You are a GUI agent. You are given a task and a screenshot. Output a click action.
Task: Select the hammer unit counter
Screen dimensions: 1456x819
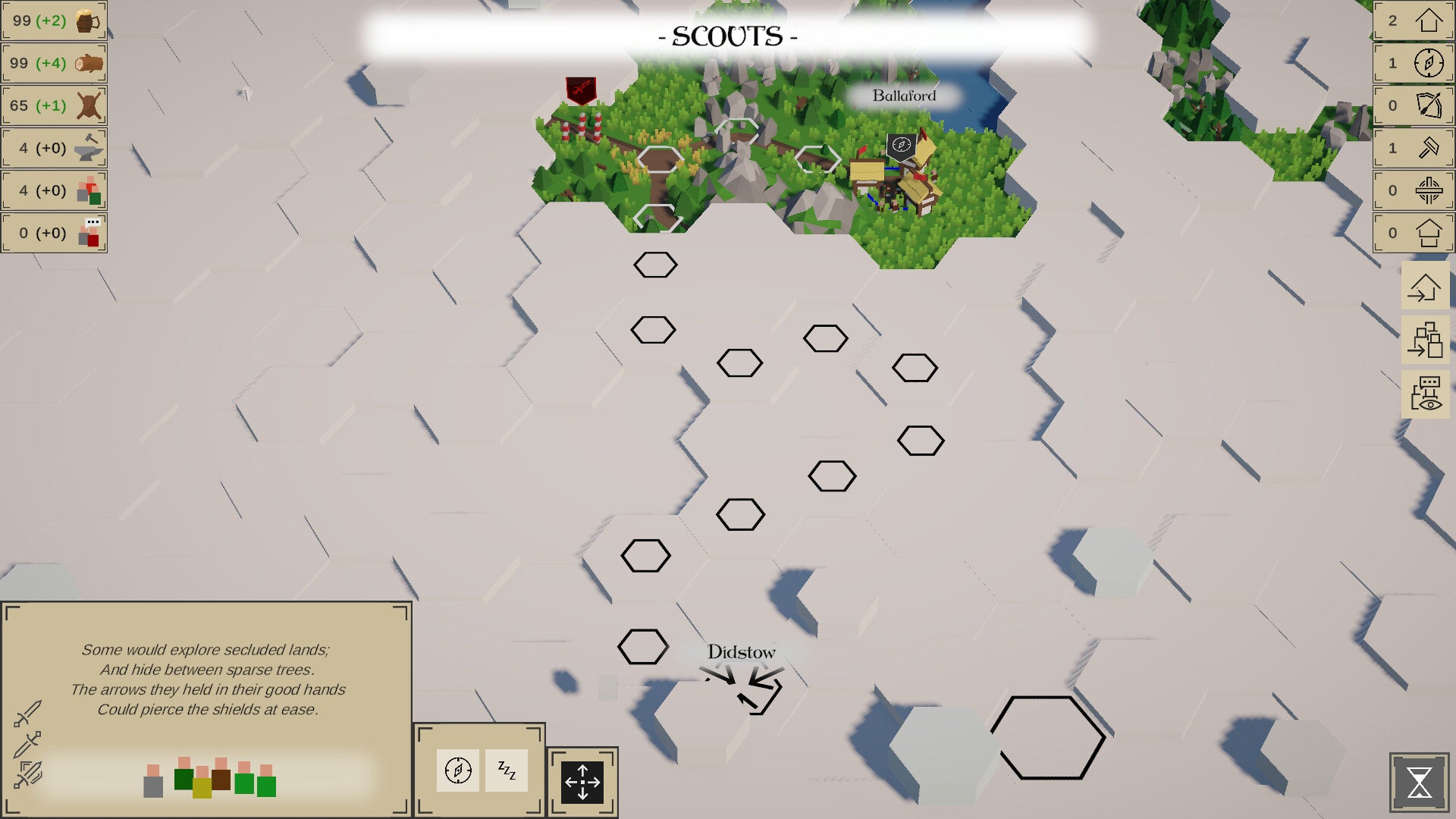pos(1414,148)
